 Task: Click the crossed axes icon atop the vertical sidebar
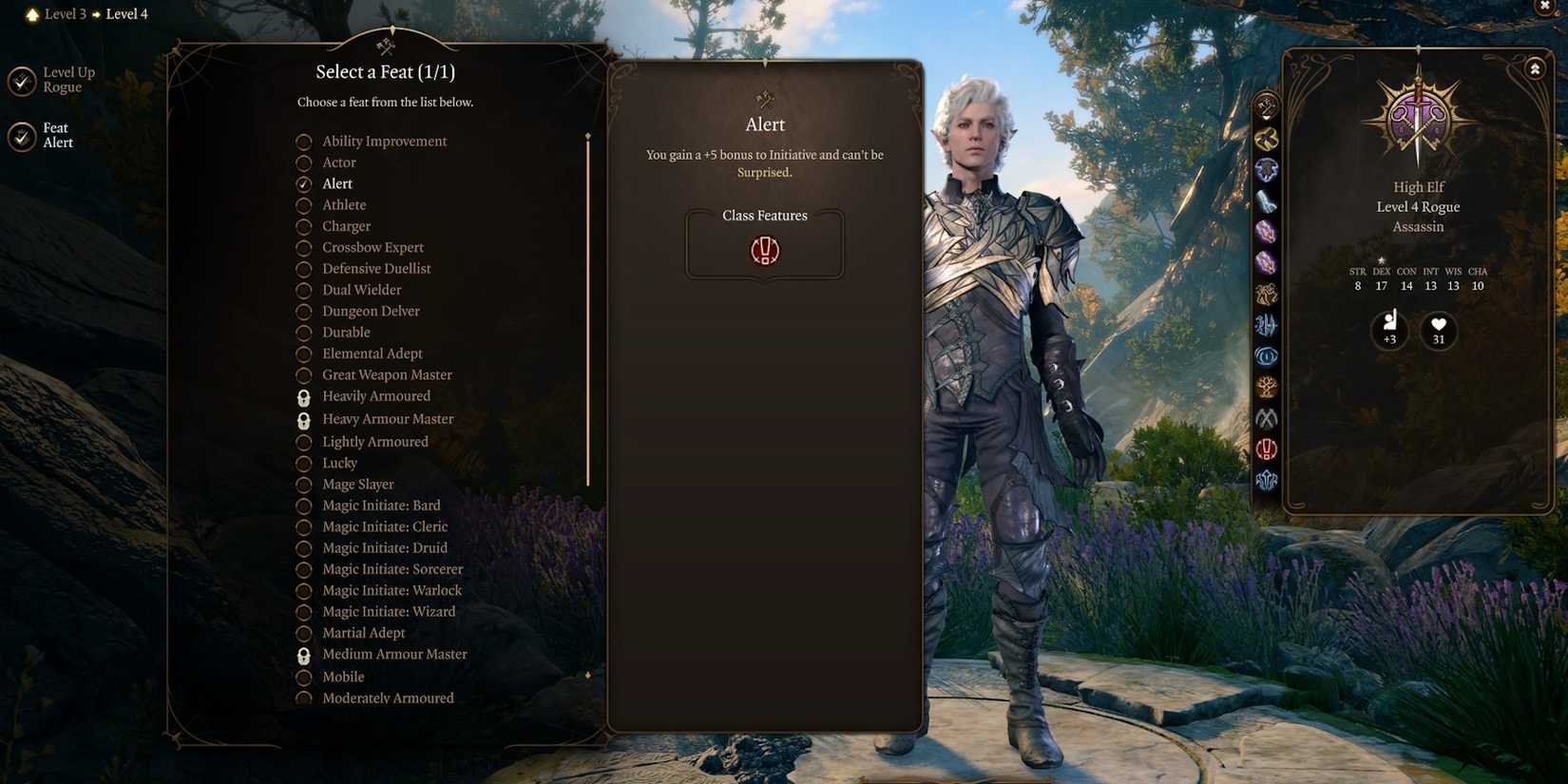[x=1265, y=105]
